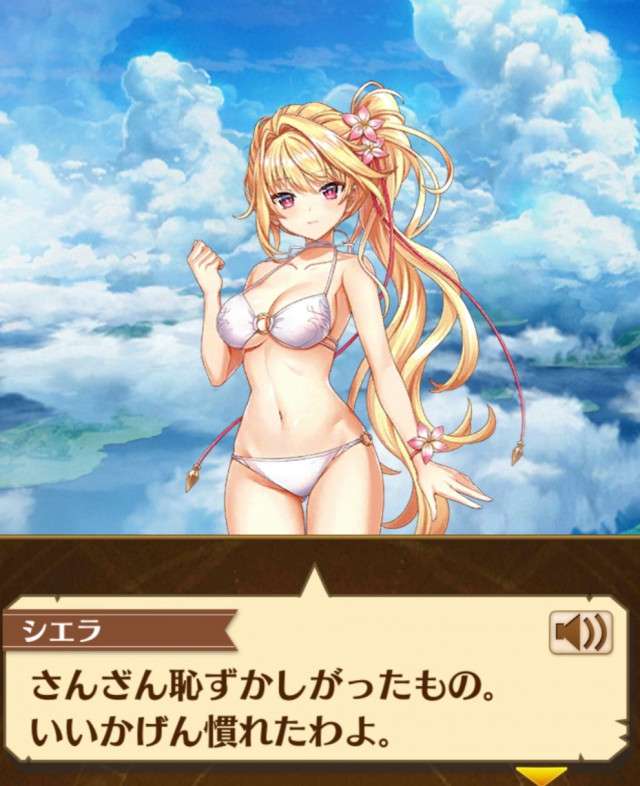Play the voice line with the speaker button
The image size is (640, 786).
point(580,633)
